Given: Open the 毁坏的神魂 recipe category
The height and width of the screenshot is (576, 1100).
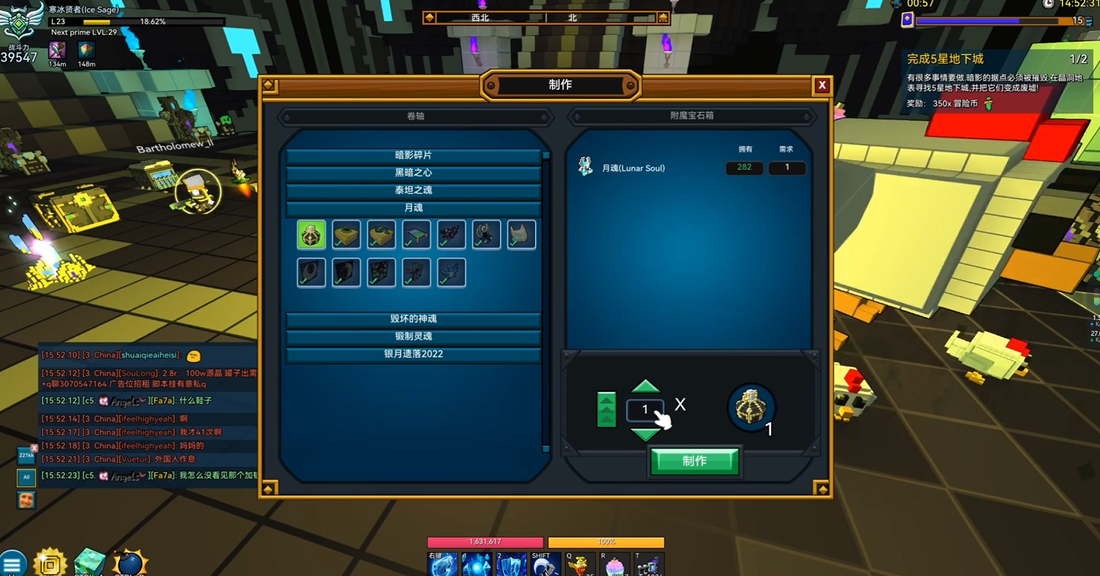Looking at the screenshot, I should 413,319.
